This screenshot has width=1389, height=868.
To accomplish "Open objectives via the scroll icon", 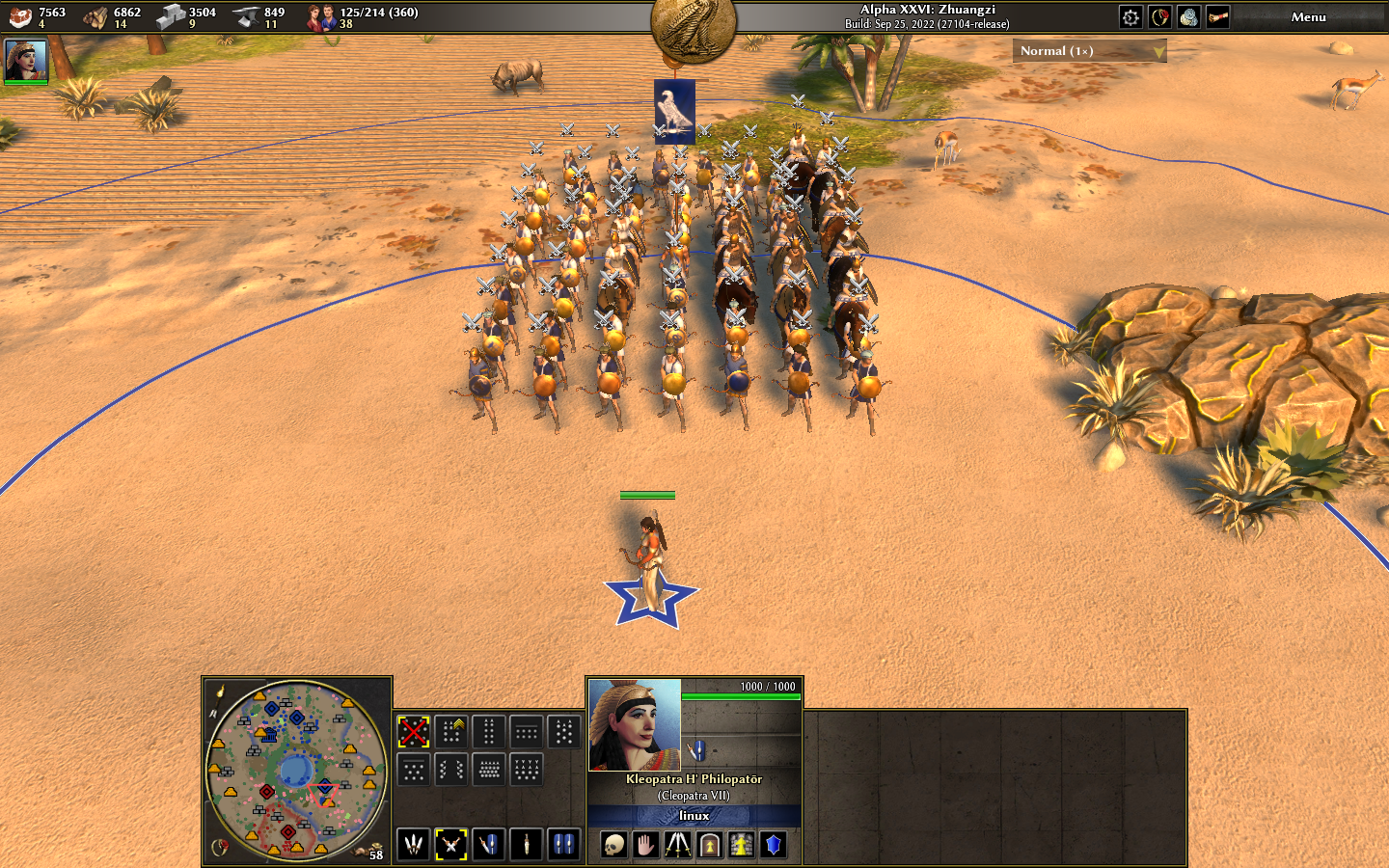I will click(x=1218, y=17).
